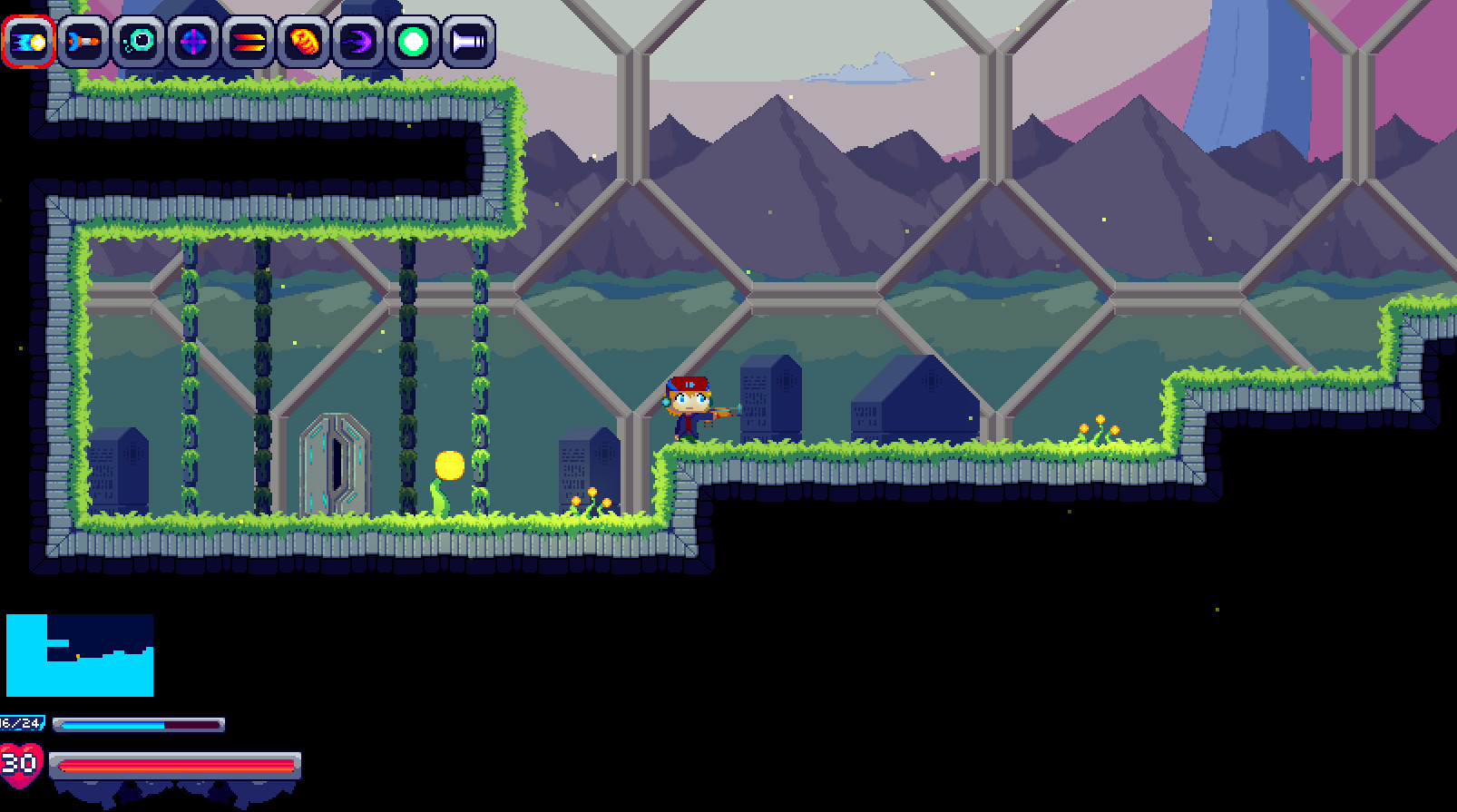Pick the flashlight beam weapon at hotbar end
1457x812 pixels.
468,40
